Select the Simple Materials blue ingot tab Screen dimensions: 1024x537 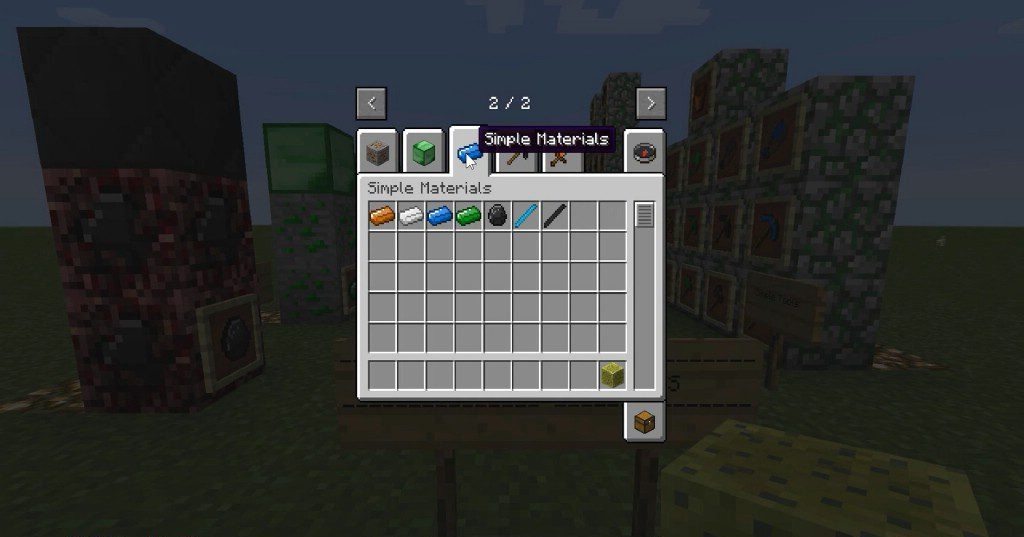pos(466,152)
